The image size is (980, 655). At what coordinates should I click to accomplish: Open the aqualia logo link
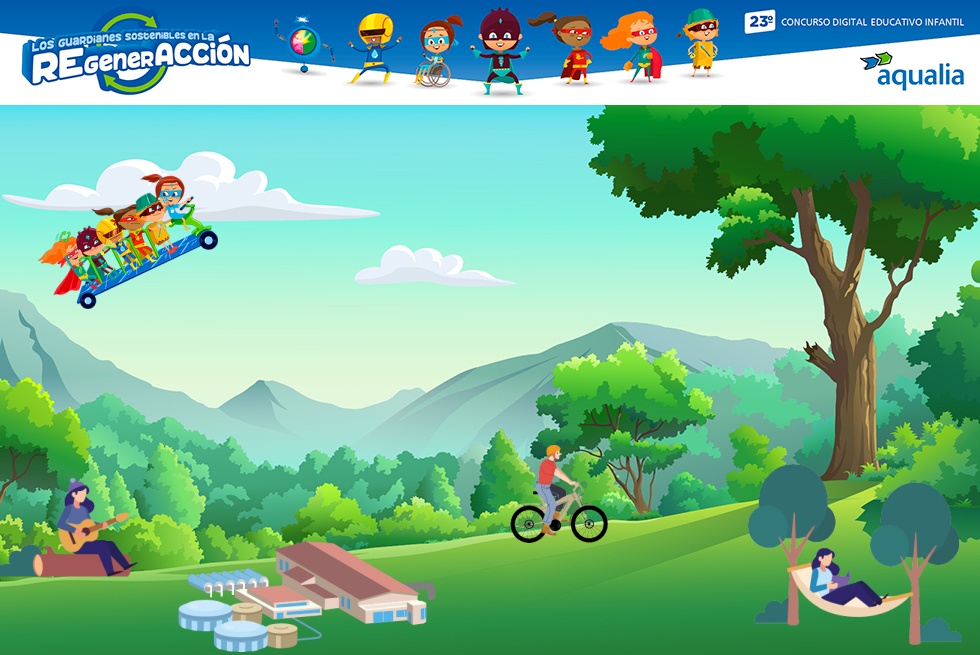[x=912, y=71]
